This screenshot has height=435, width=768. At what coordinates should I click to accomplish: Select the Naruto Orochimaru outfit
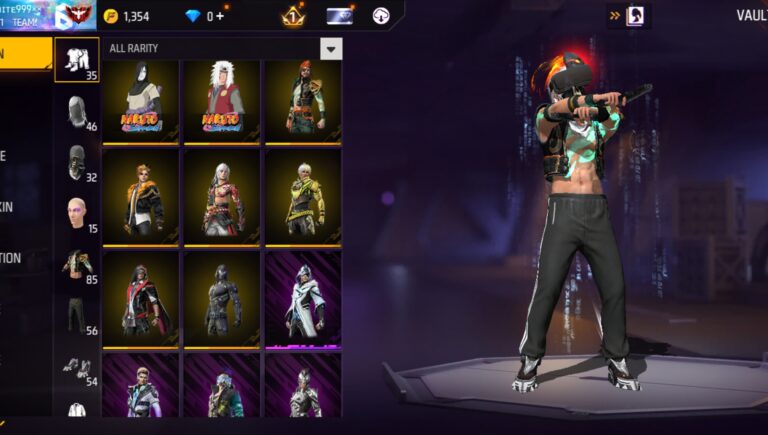[x=141, y=101]
